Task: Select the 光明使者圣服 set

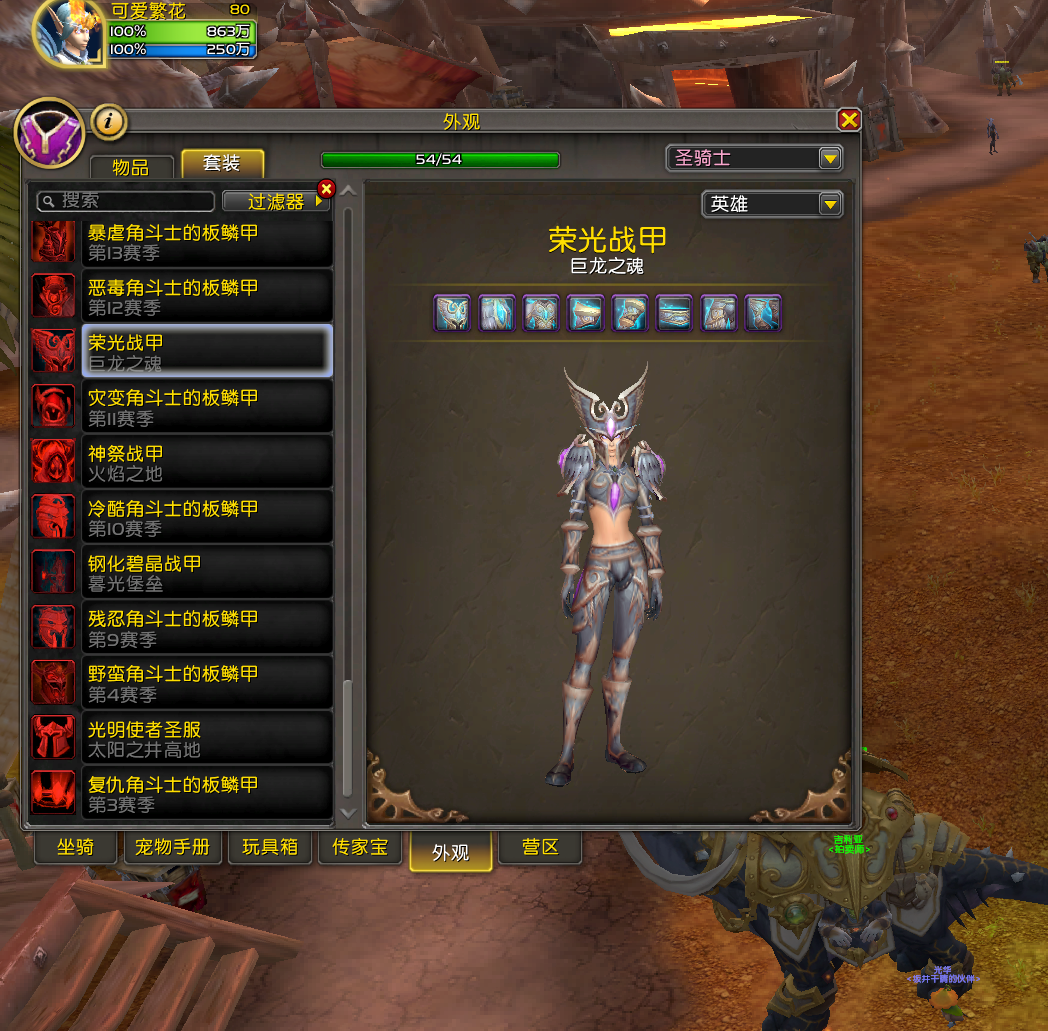Action: coord(206,738)
